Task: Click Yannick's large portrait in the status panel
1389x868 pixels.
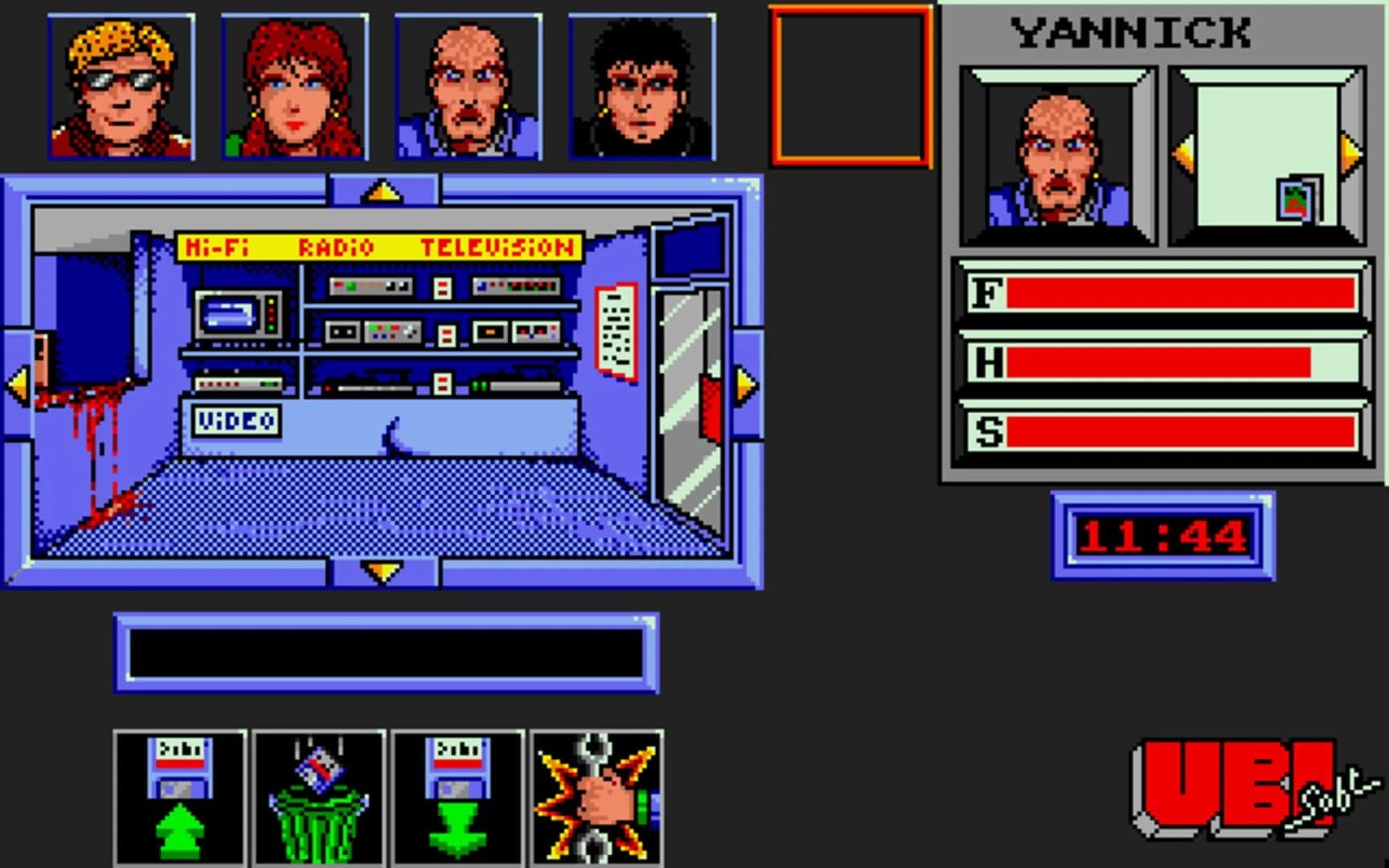Action: click(x=1058, y=157)
